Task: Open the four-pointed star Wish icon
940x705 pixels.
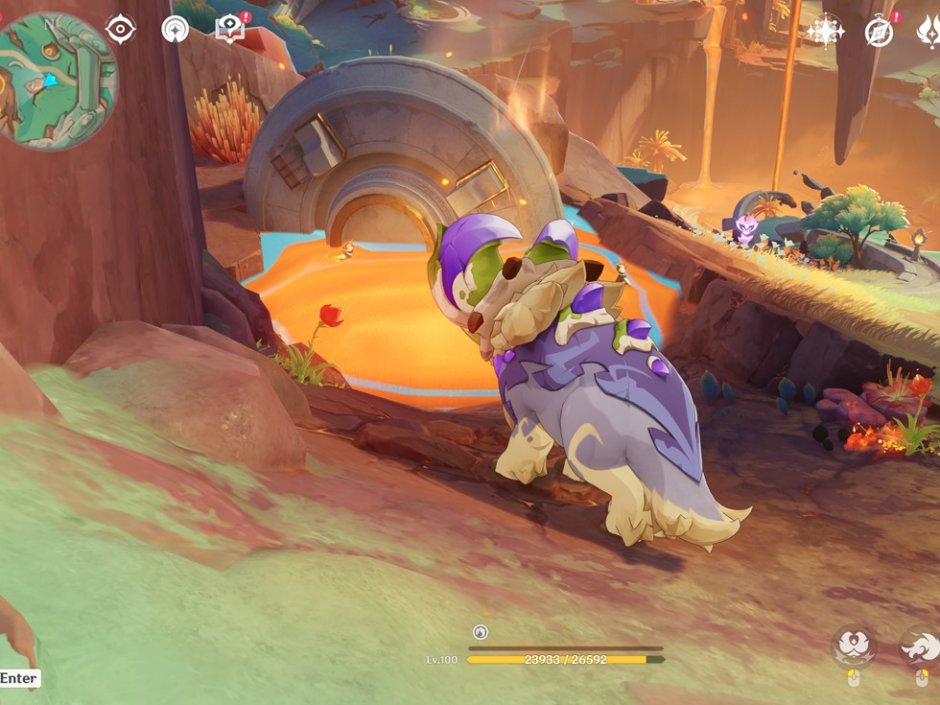Action: [826, 31]
